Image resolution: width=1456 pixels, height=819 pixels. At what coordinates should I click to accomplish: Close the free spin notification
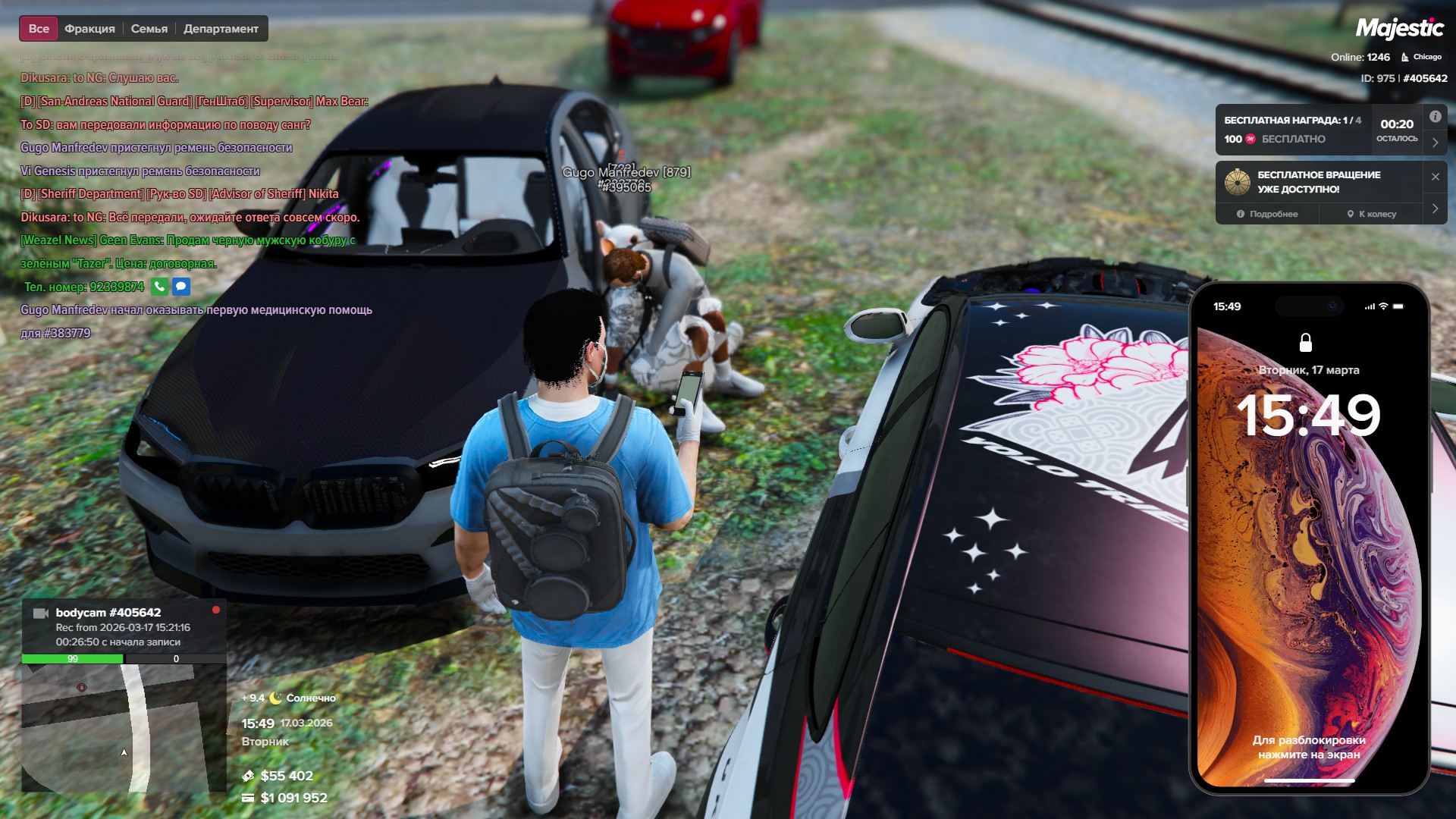pos(1435,177)
